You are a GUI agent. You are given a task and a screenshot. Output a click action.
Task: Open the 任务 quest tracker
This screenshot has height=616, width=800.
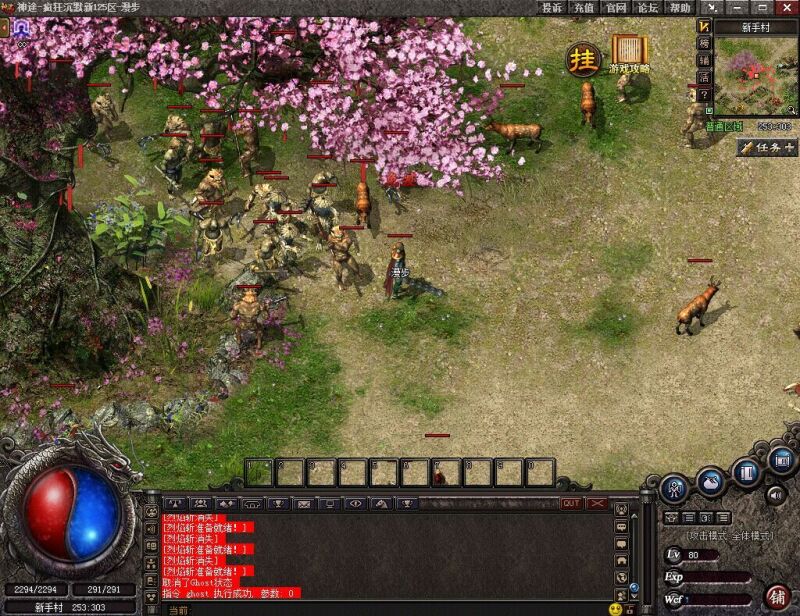click(768, 148)
